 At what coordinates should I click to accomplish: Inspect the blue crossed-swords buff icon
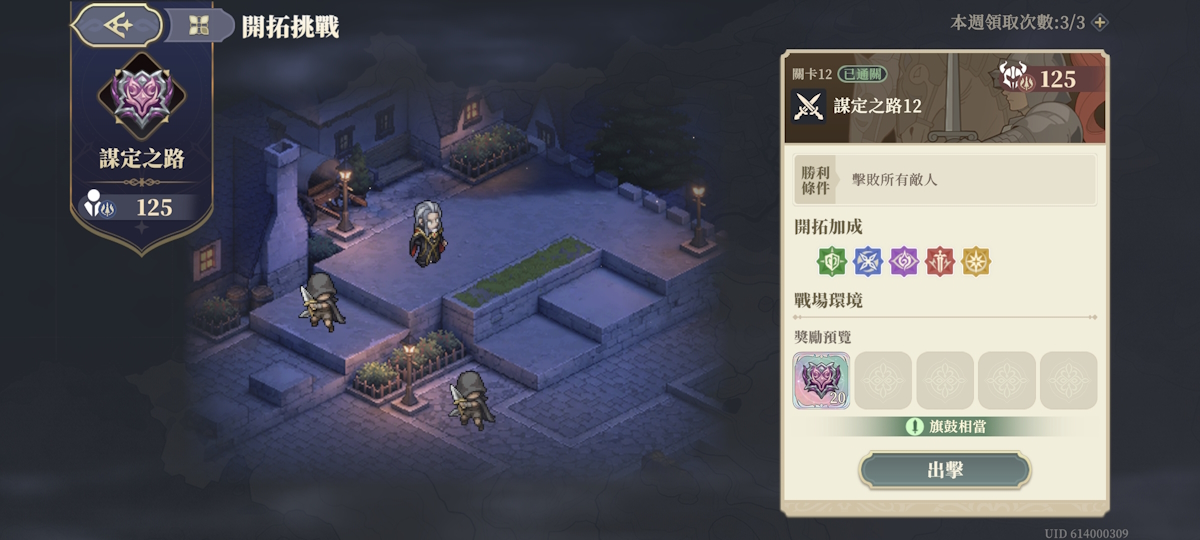pyautogui.click(x=868, y=262)
